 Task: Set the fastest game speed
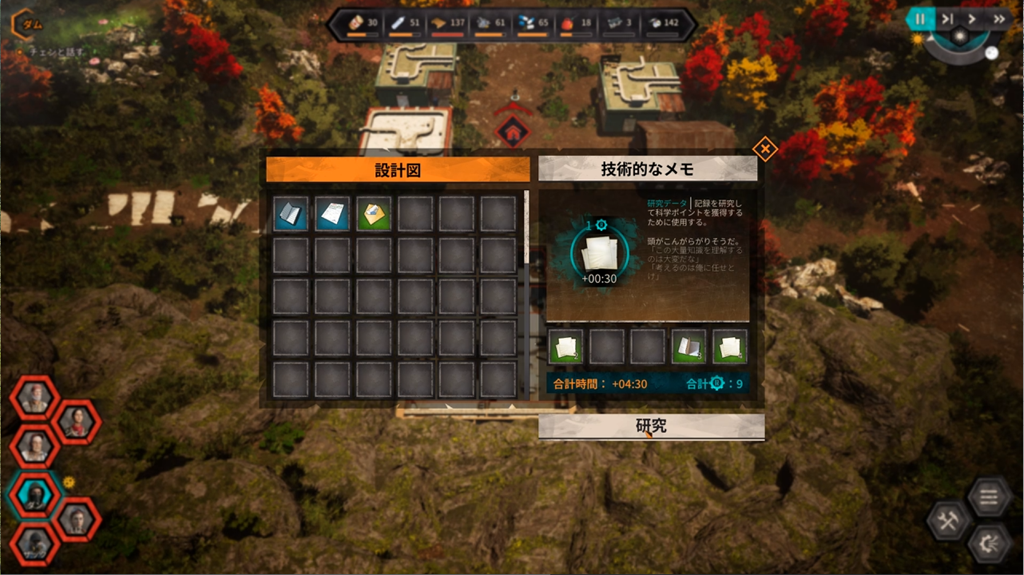pyautogui.click(x=998, y=18)
